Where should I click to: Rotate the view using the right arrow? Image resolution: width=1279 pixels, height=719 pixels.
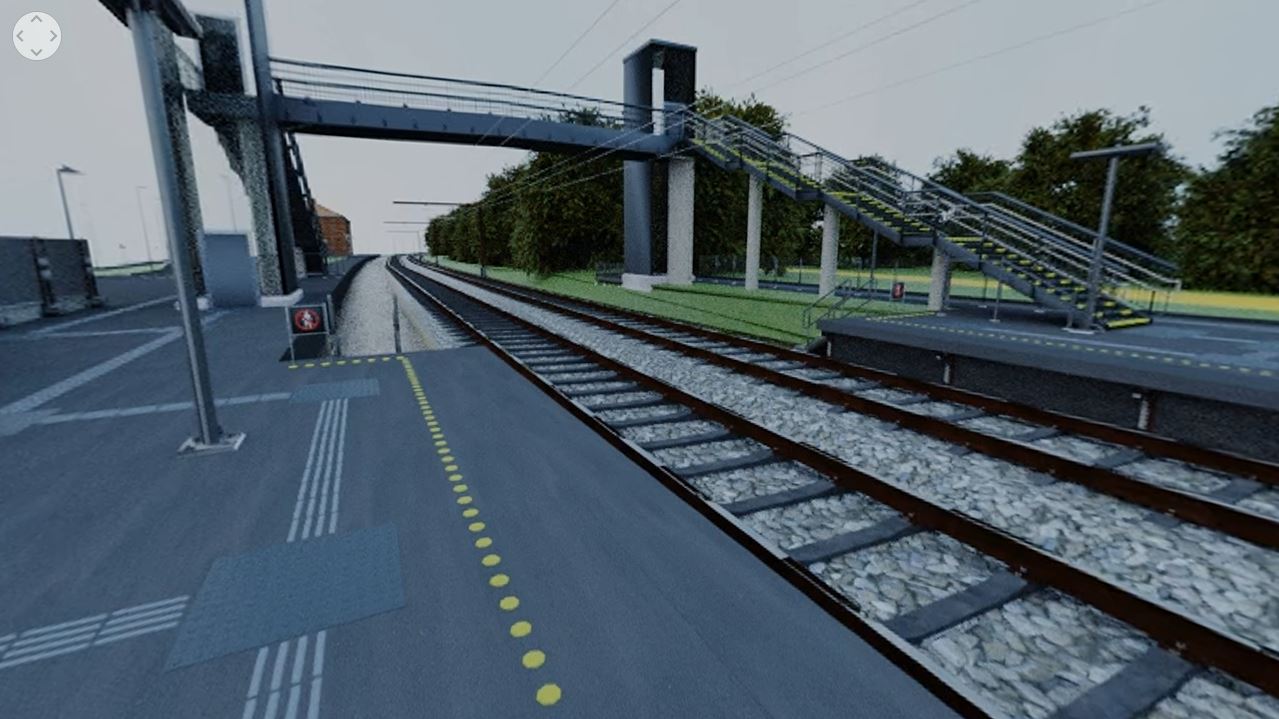tap(52, 36)
